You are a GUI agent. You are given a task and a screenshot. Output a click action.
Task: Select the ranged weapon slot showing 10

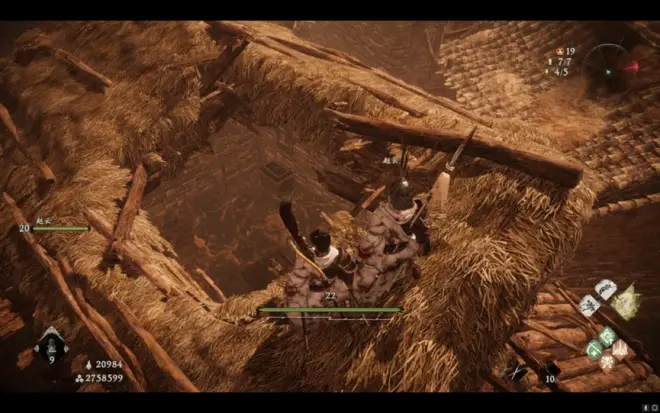point(548,373)
